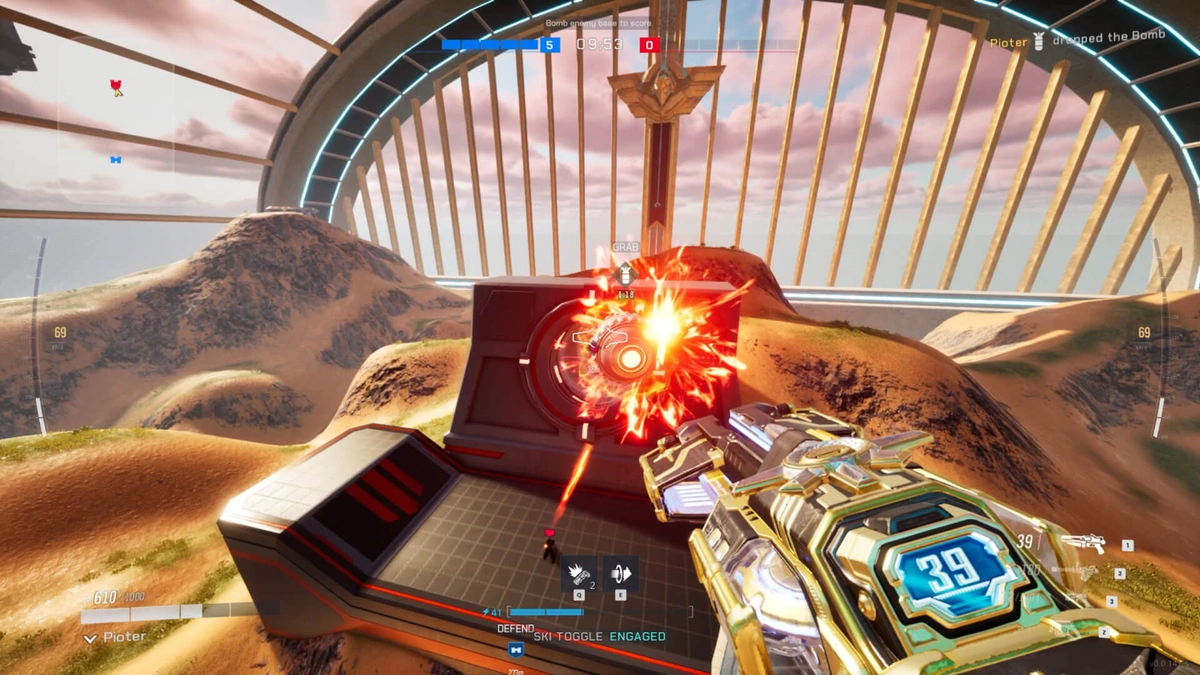The width and height of the screenshot is (1200, 675).
Task: Activate the thrust dash ability icon
Action: coord(620,572)
